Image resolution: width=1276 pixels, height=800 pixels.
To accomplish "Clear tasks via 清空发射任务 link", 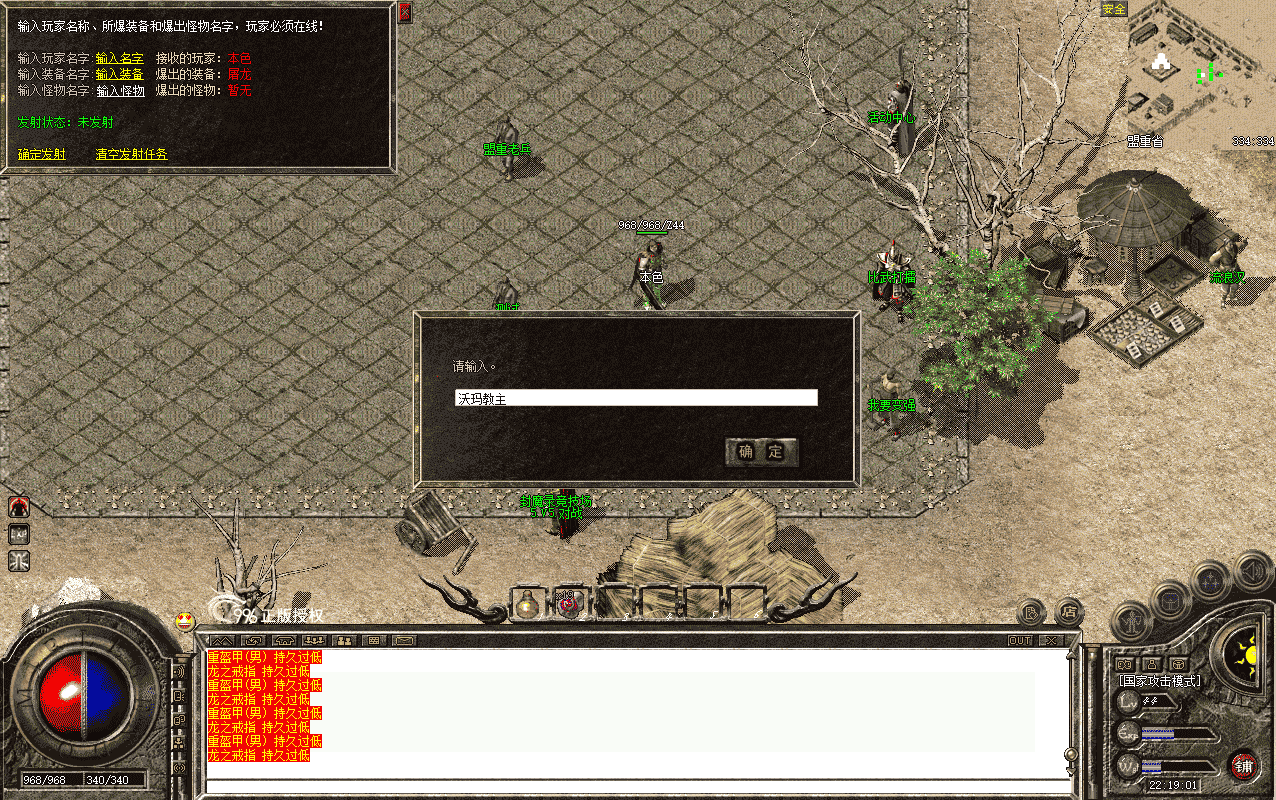I will [132, 154].
